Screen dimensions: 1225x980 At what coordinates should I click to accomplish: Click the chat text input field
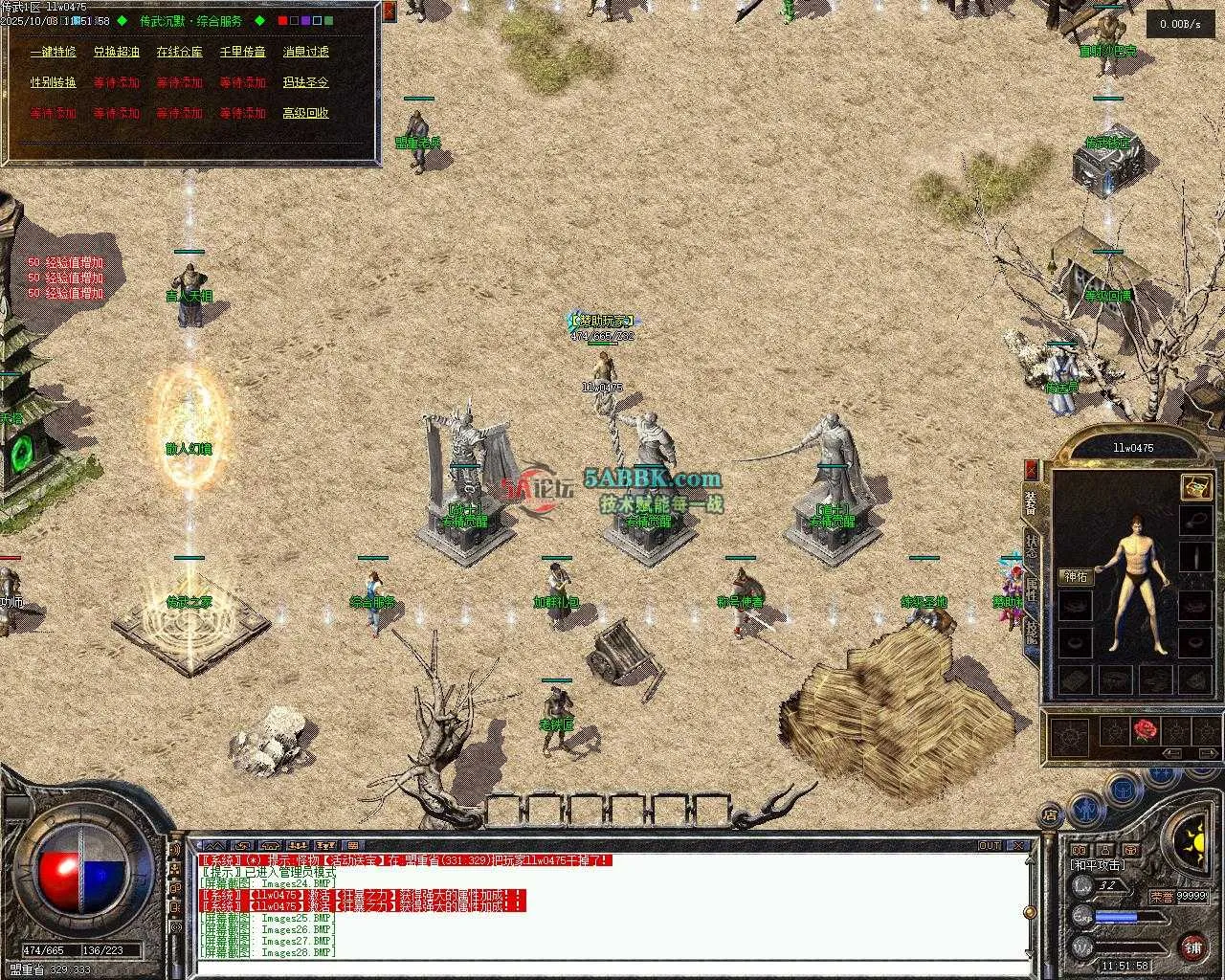point(612,967)
